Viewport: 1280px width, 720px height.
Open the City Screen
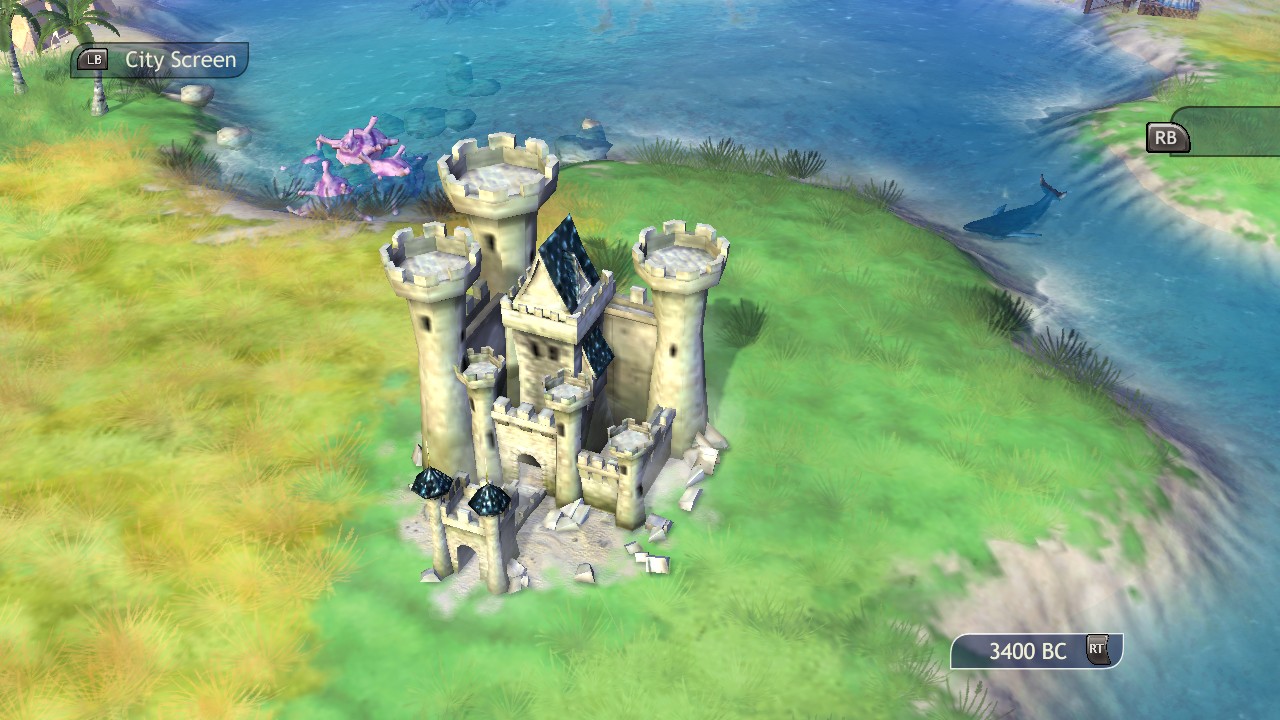[x=160, y=60]
